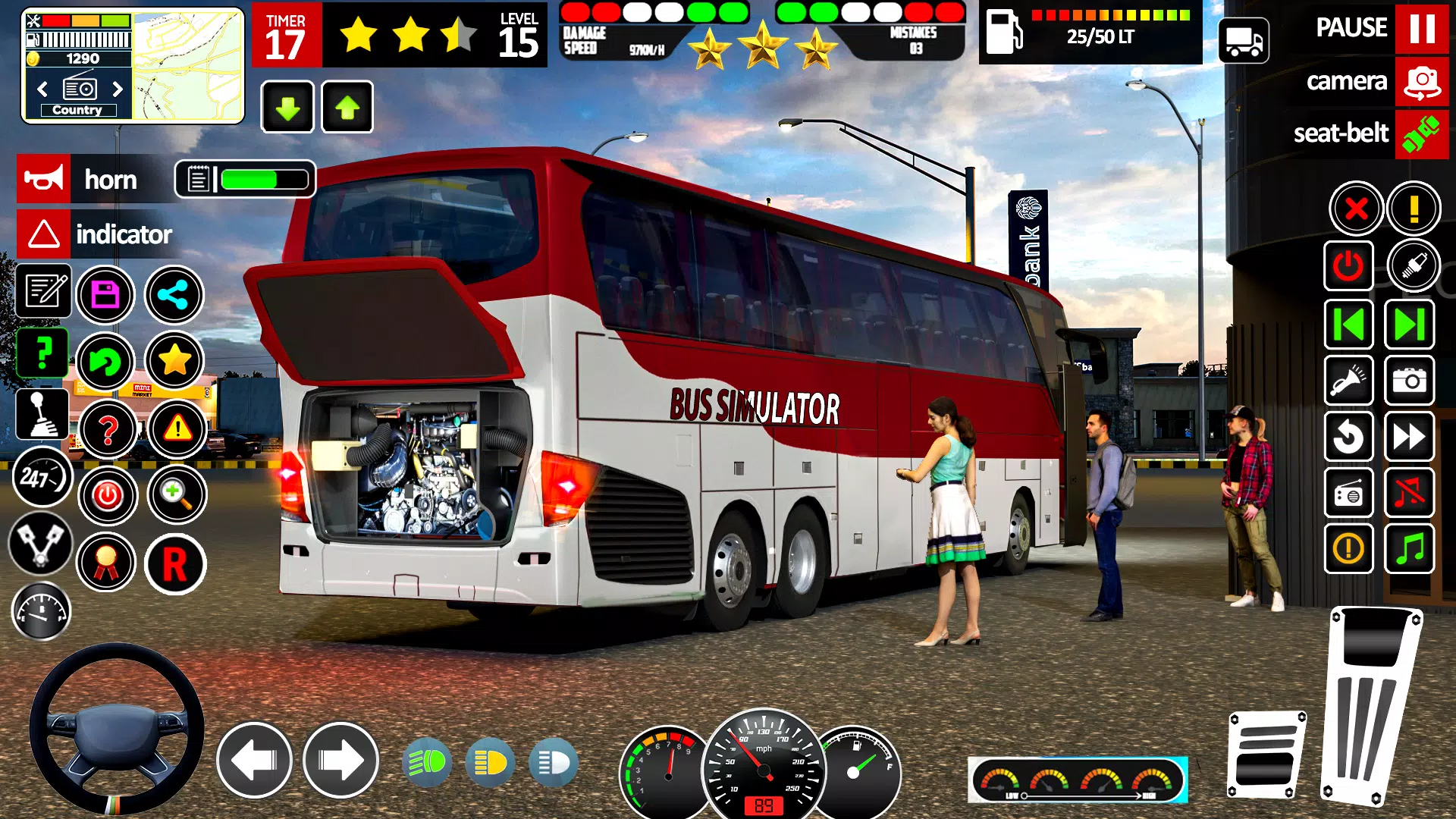Expand the next radio station arrow
This screenshot has width=1456, height=819.
(115, 89)
